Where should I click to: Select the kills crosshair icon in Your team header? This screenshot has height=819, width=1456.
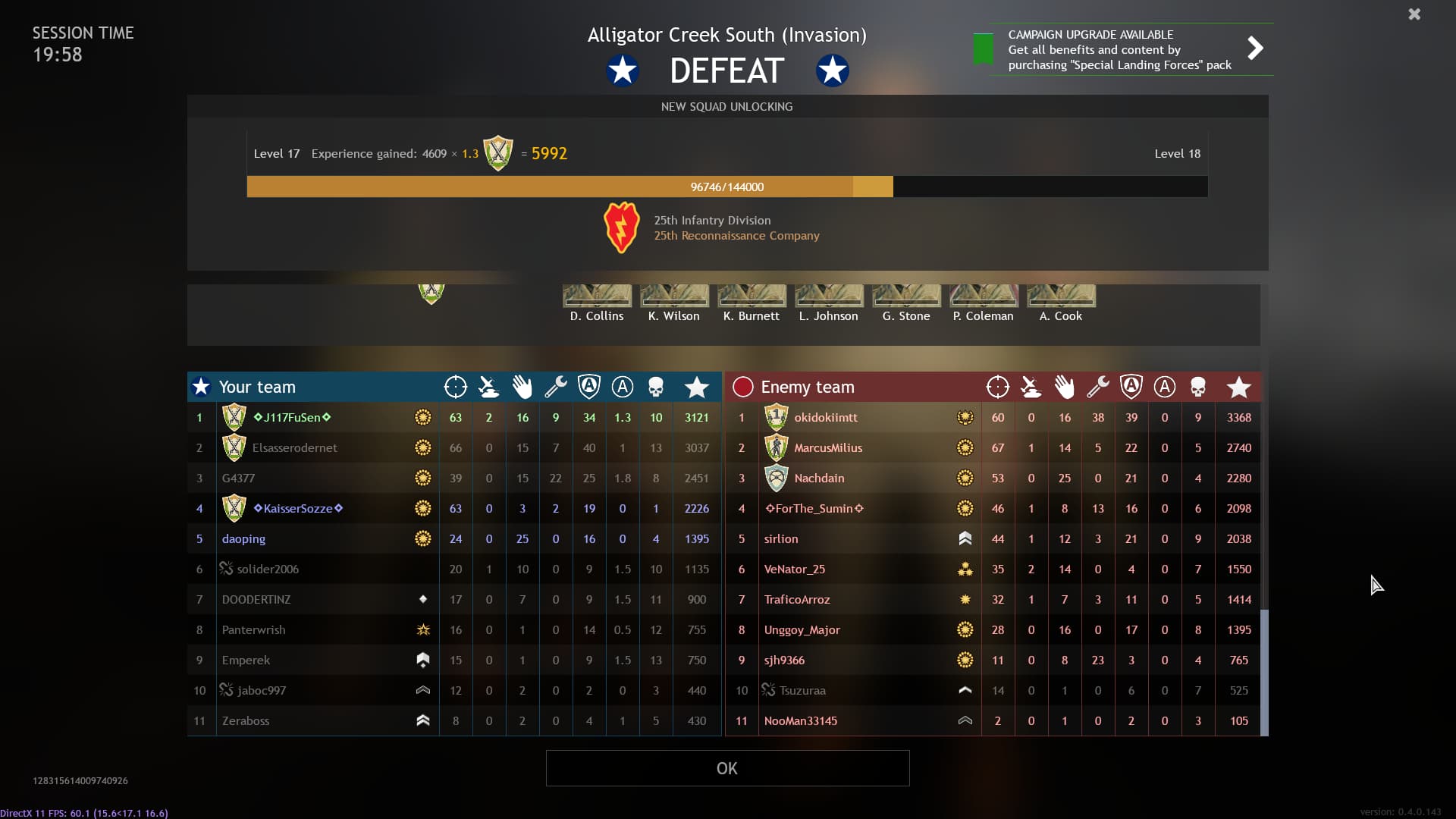tap(456, 387)
